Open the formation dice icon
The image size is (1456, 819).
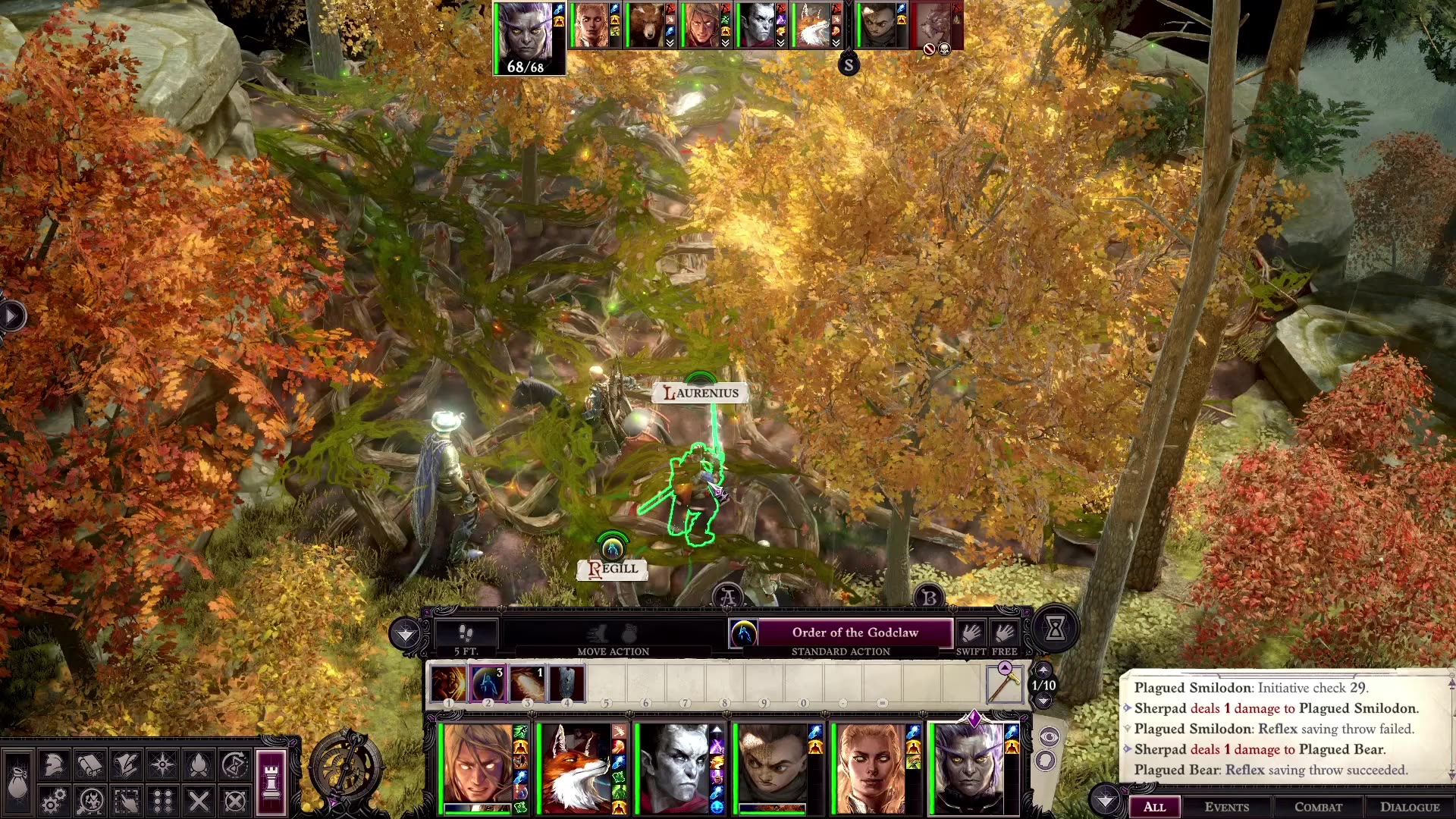click(162, 799)
